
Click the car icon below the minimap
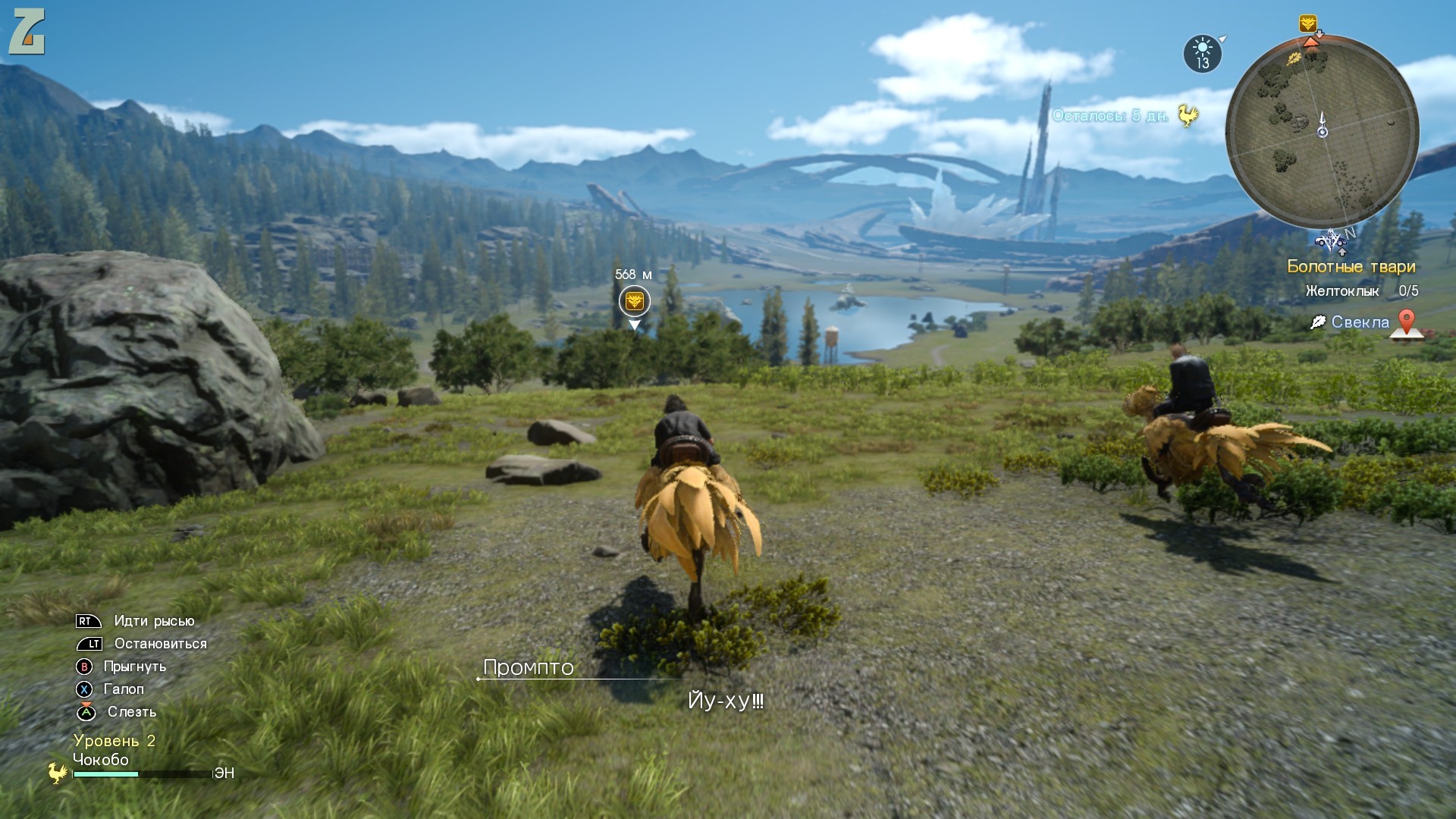coord(1330,242)
